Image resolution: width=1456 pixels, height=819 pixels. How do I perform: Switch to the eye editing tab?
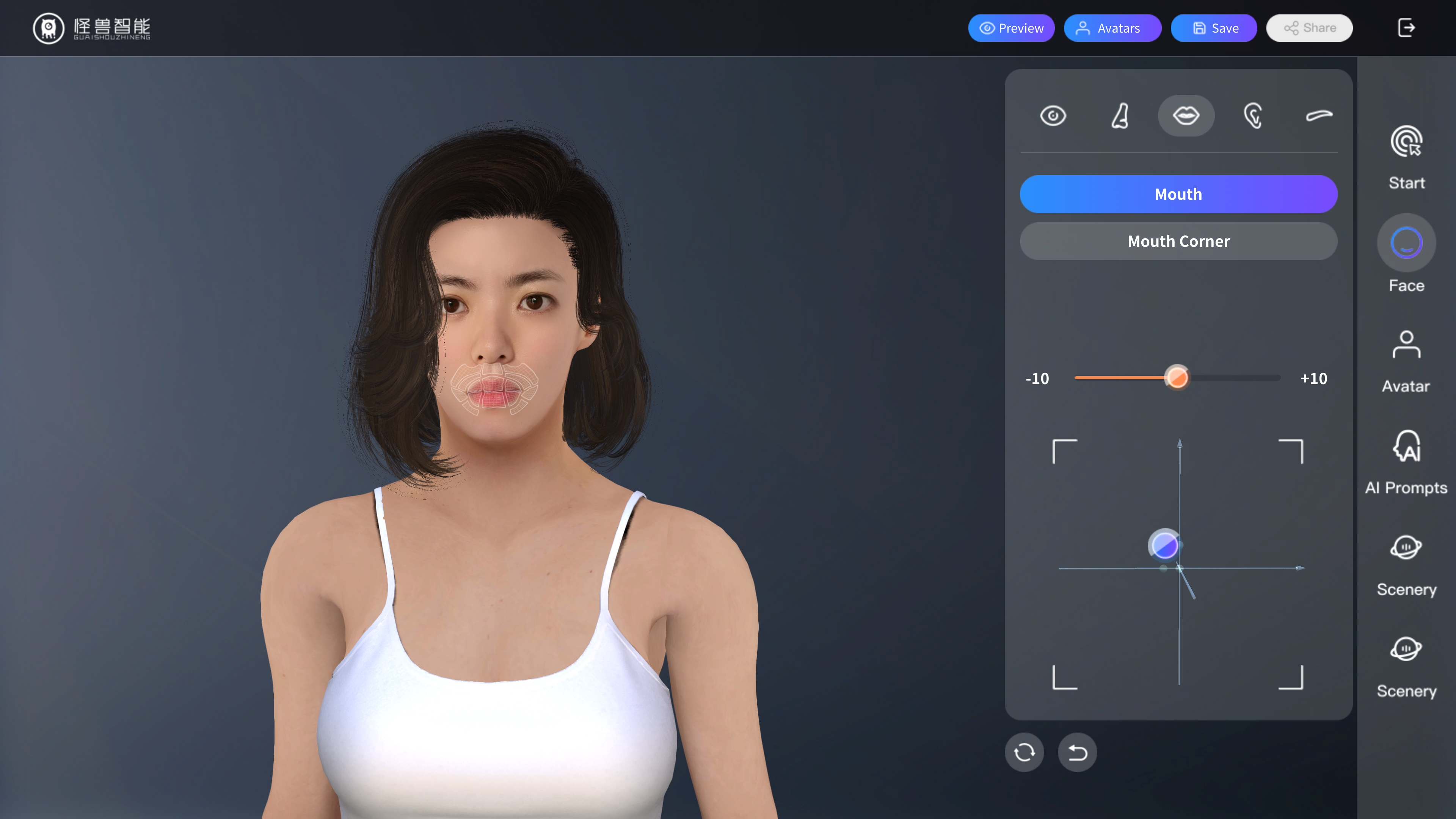[x=1053, y=116]
